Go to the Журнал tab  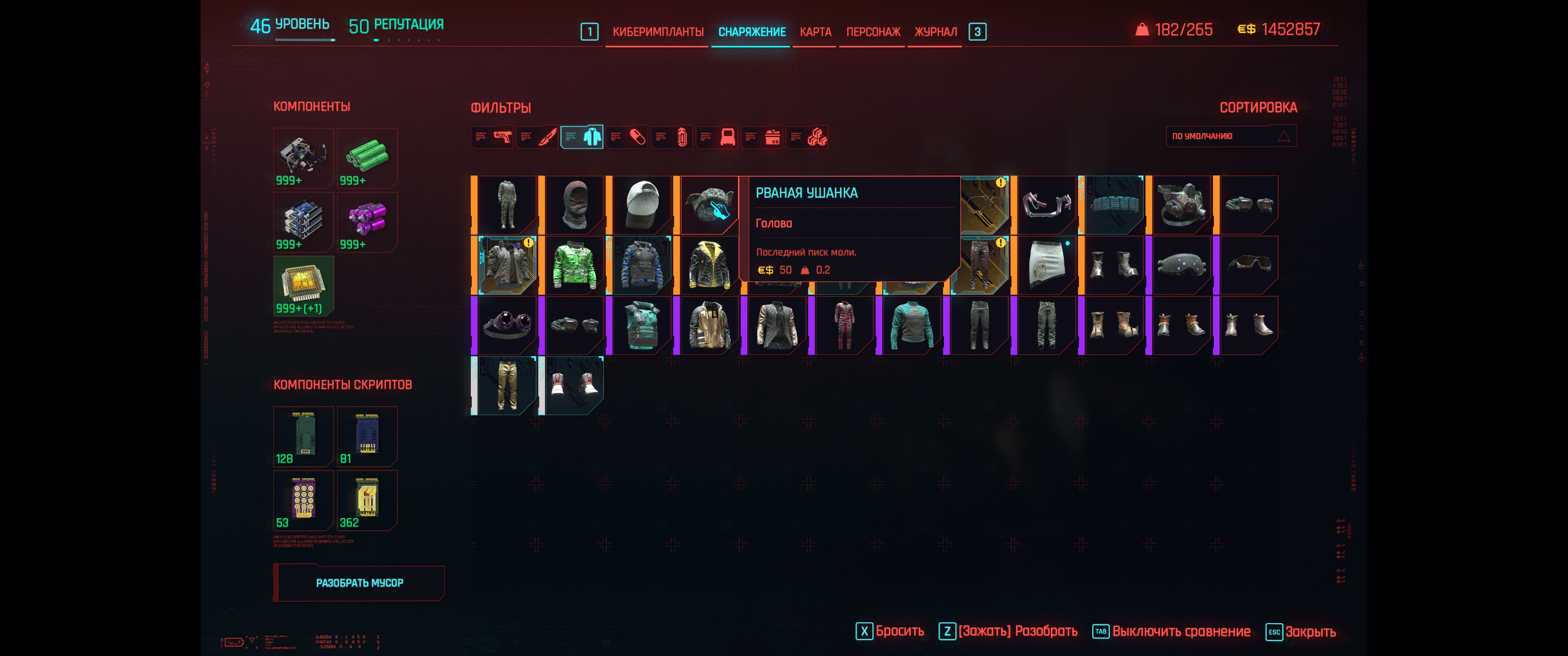point(935,31)
